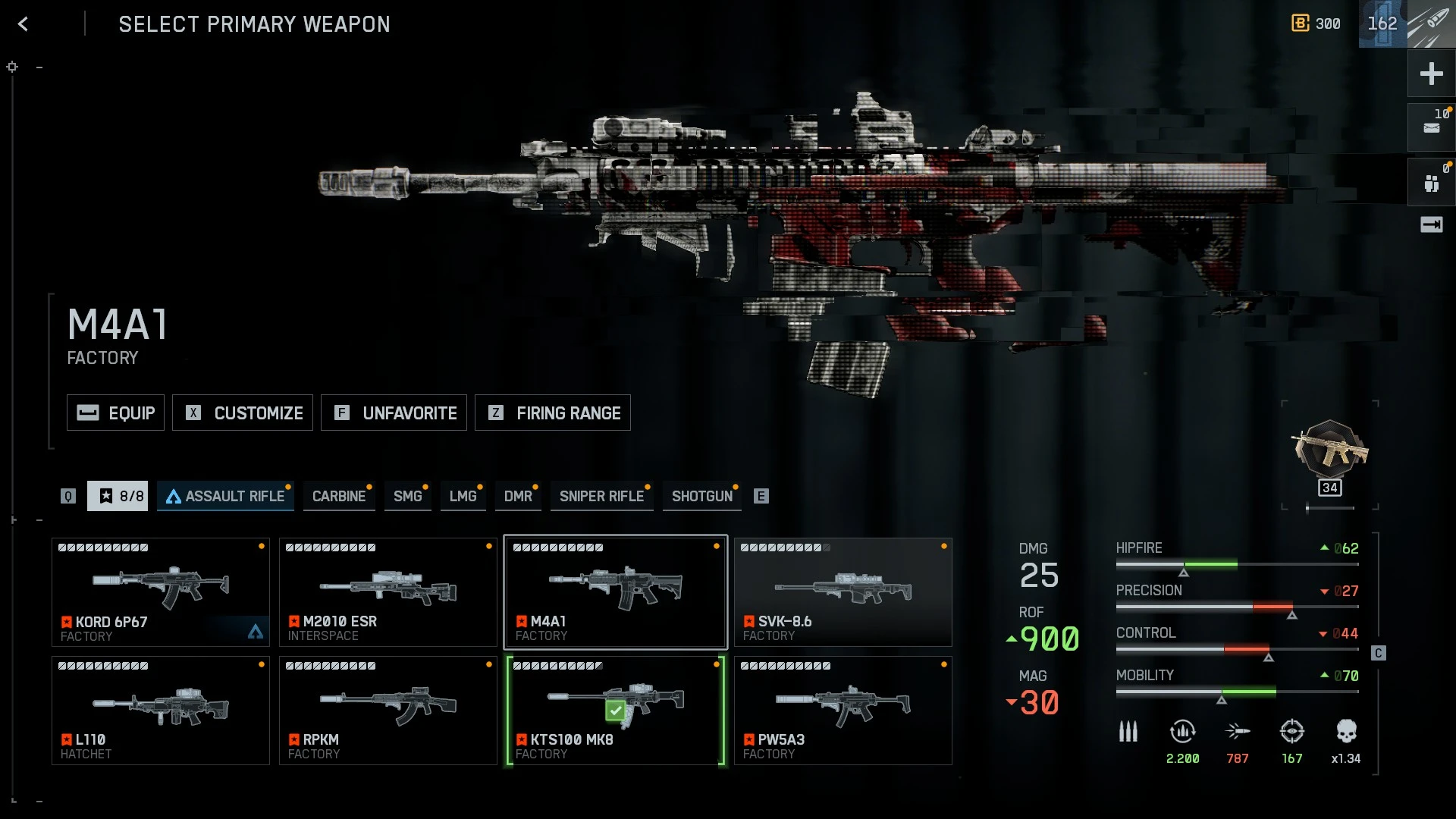Switch to the DMR tab
The width and height of the screenshot is (1456, 819).
tap(518, 496)
